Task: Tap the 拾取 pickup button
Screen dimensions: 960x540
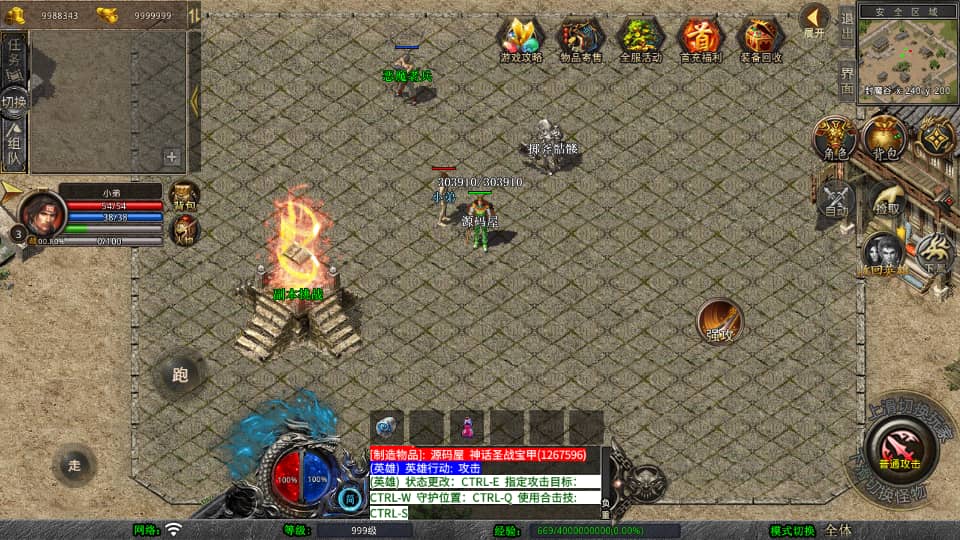Action: (x=886, y=200)
